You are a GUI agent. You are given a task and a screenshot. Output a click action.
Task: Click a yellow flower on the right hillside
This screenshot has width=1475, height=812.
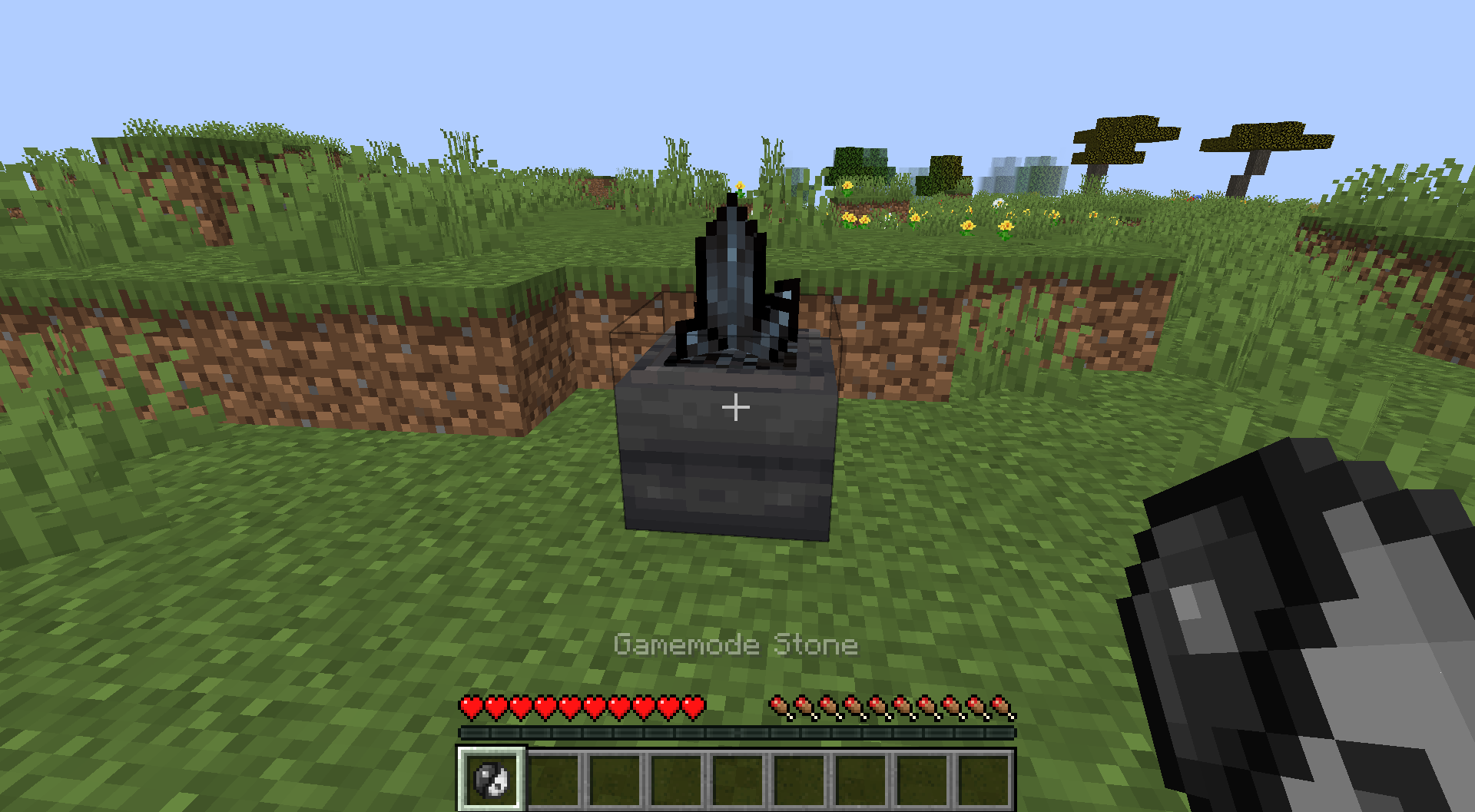(x=968, y=225)
